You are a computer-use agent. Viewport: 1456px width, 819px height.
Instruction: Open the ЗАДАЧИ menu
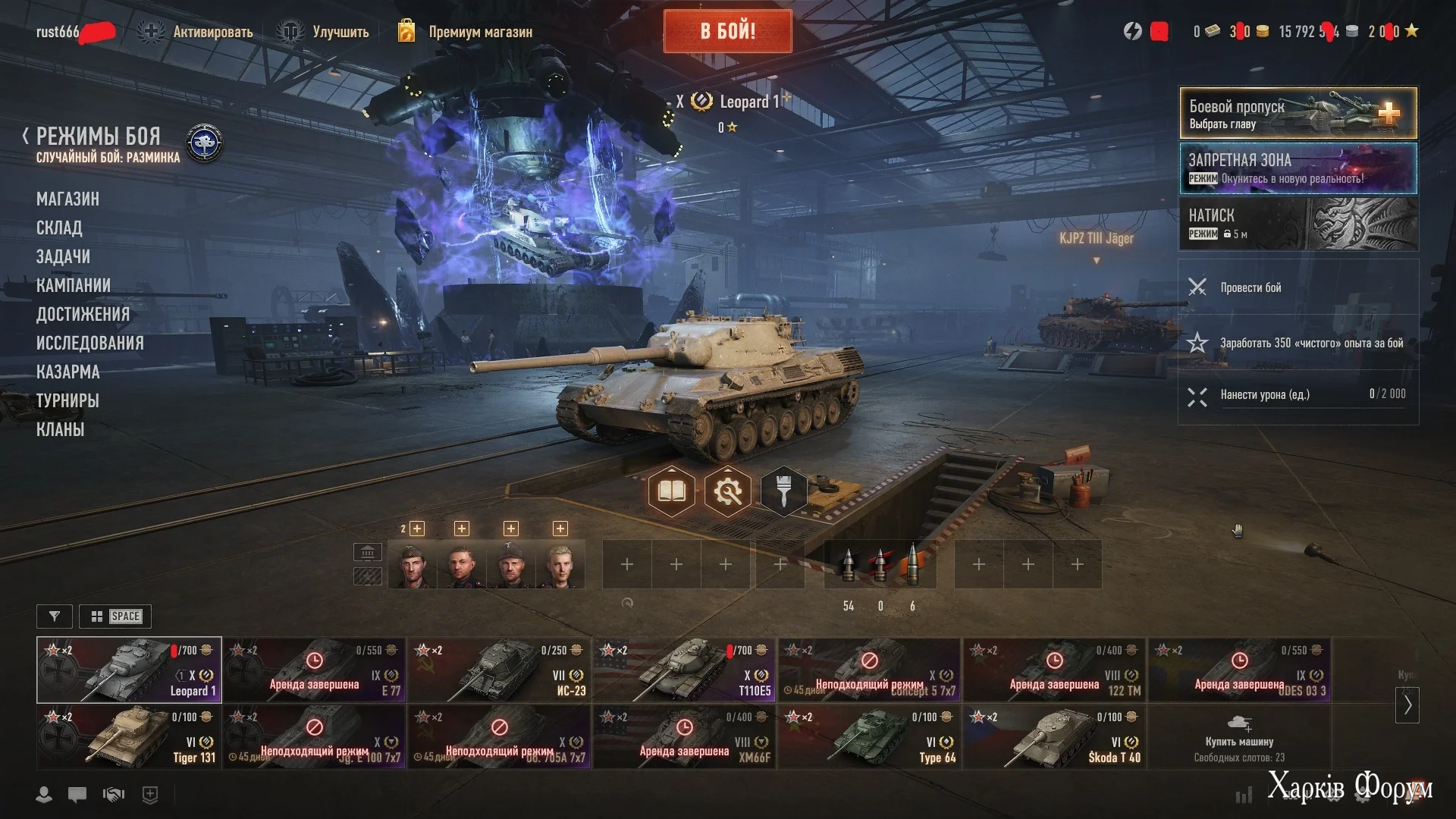[63, 256]
